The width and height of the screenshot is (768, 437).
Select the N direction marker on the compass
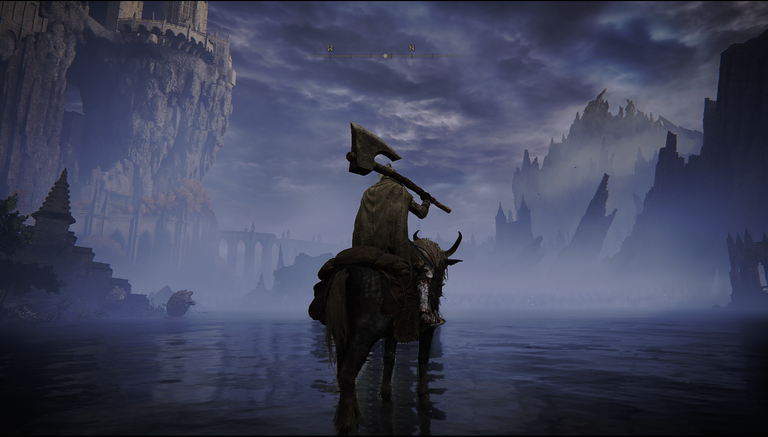(x=411, y=48)
